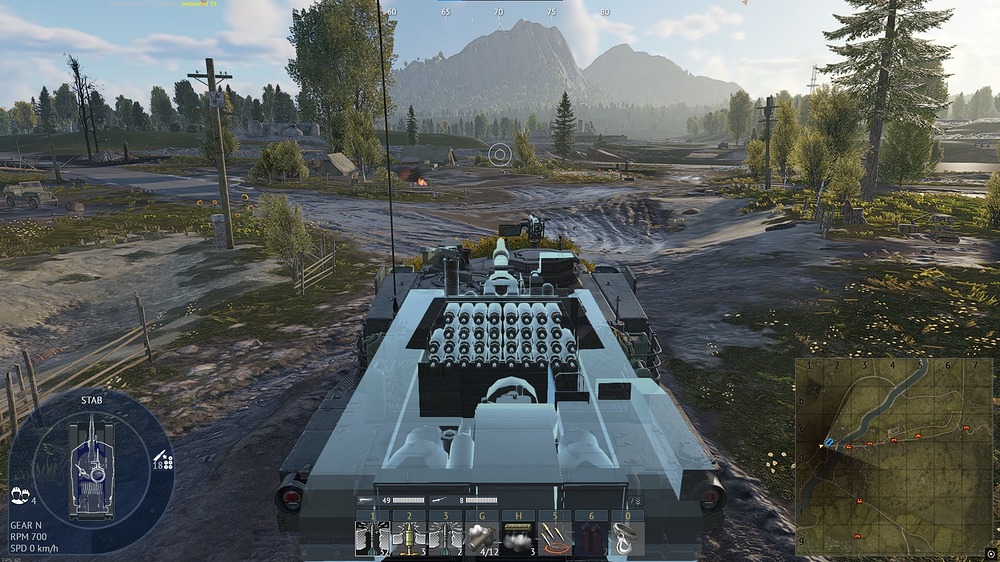Screen dimensions: 1000x562
Task: Fire the smoke grenade launcher
Action: point(481,538)
